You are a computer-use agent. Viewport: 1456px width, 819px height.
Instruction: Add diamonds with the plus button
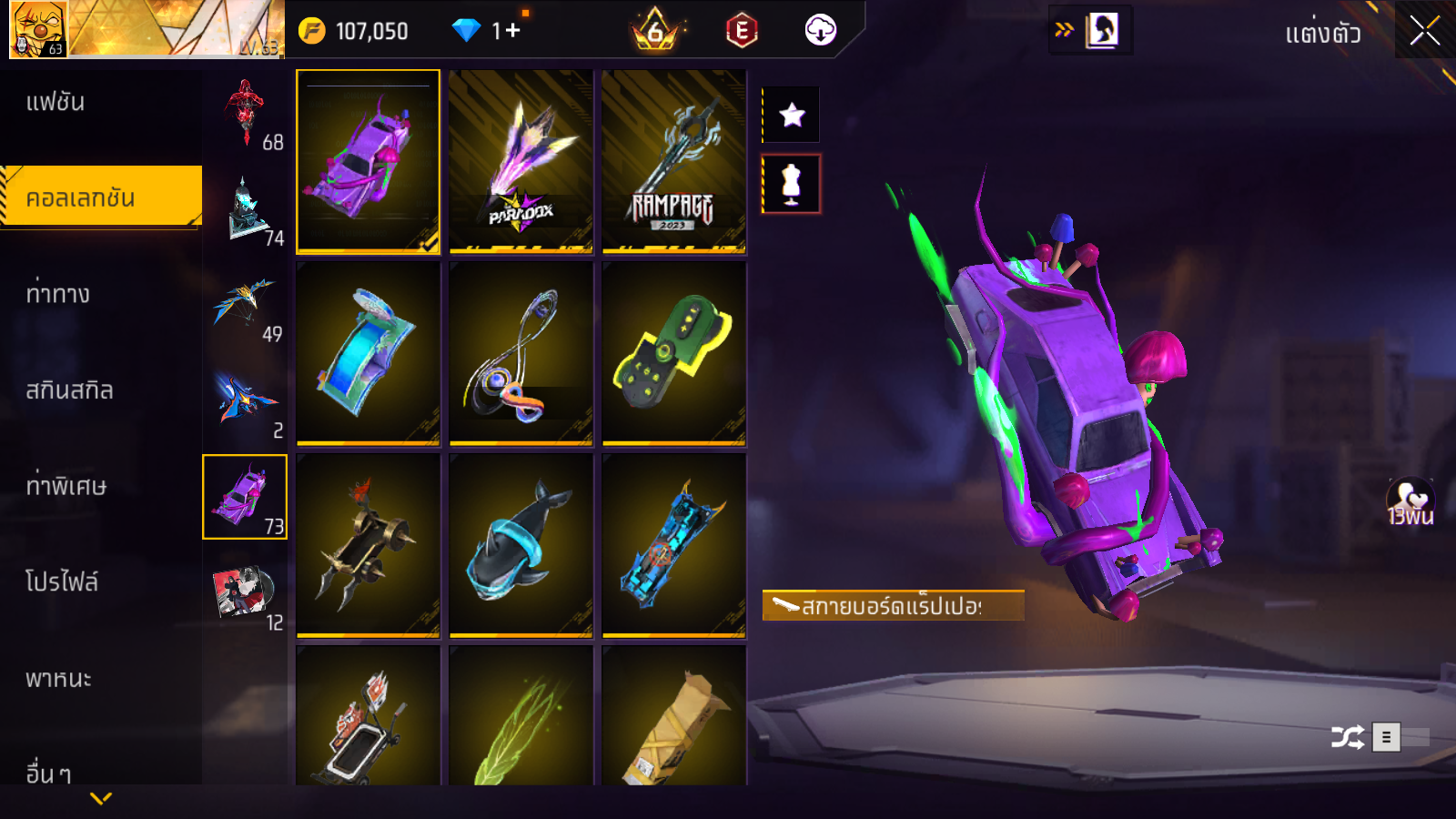pos(511,31)
